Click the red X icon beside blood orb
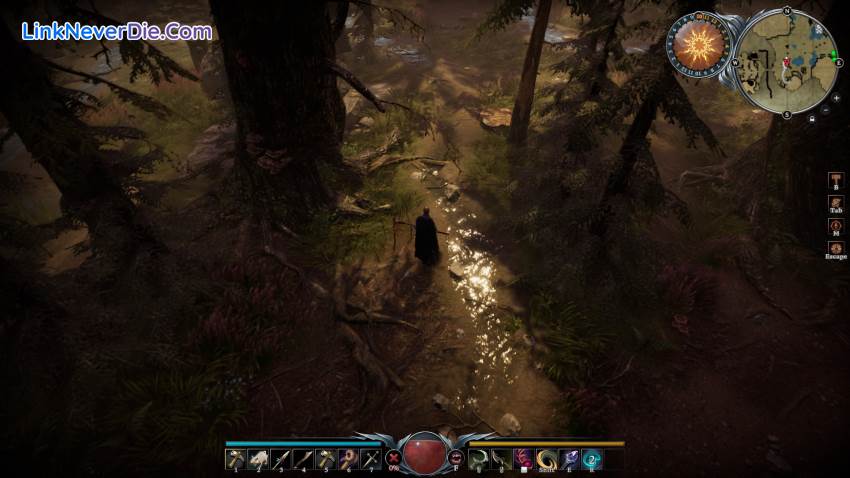The image size is (850, 478). (x=394, y=457)
